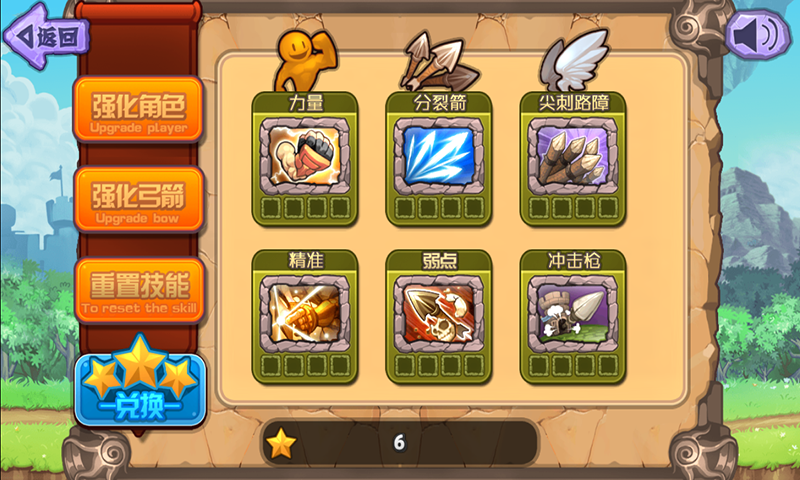Select the 弱点 weak point skill
Viewport: 800px width, 480px height.
439,312
